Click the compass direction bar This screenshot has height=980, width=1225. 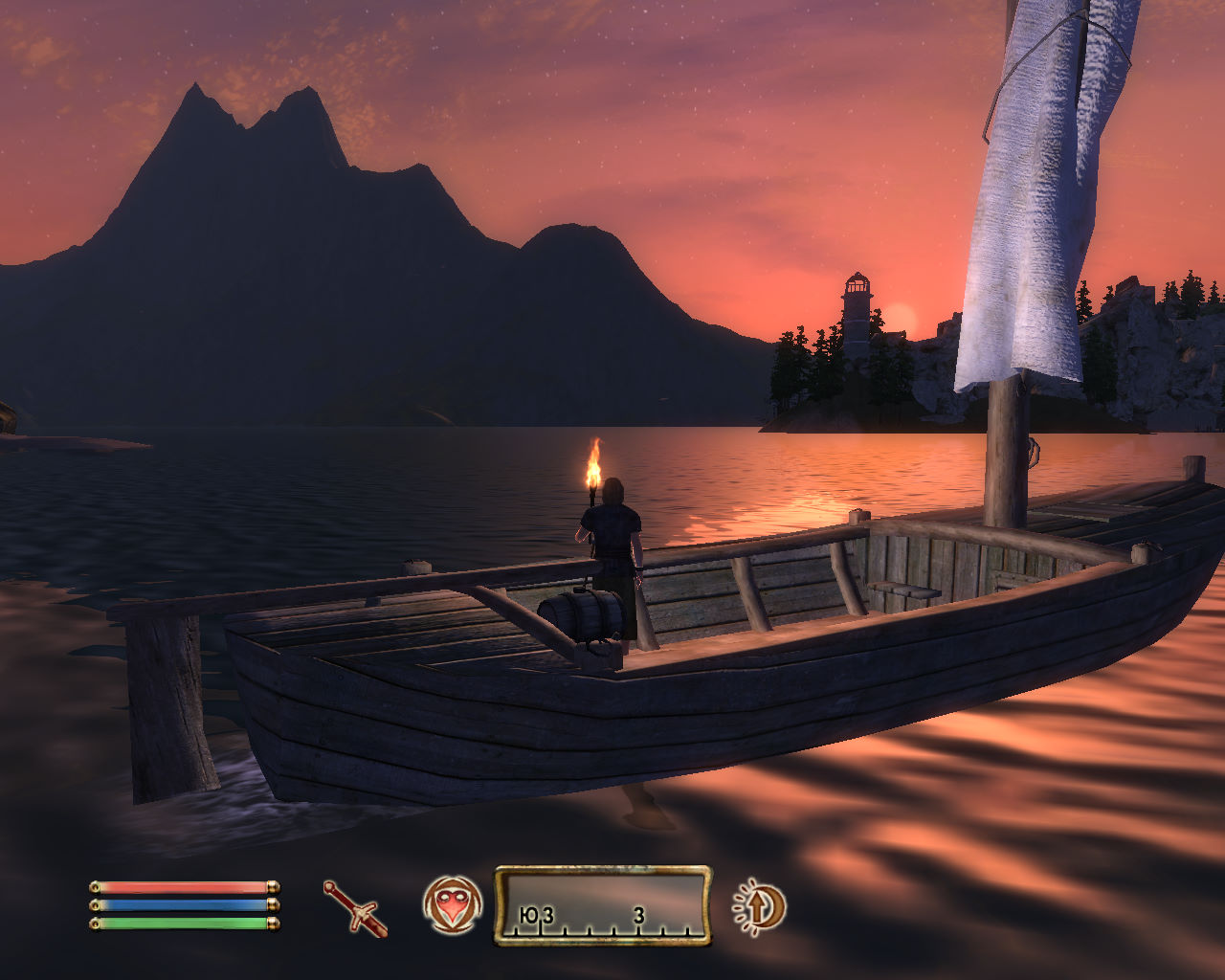tap(602, 905)
